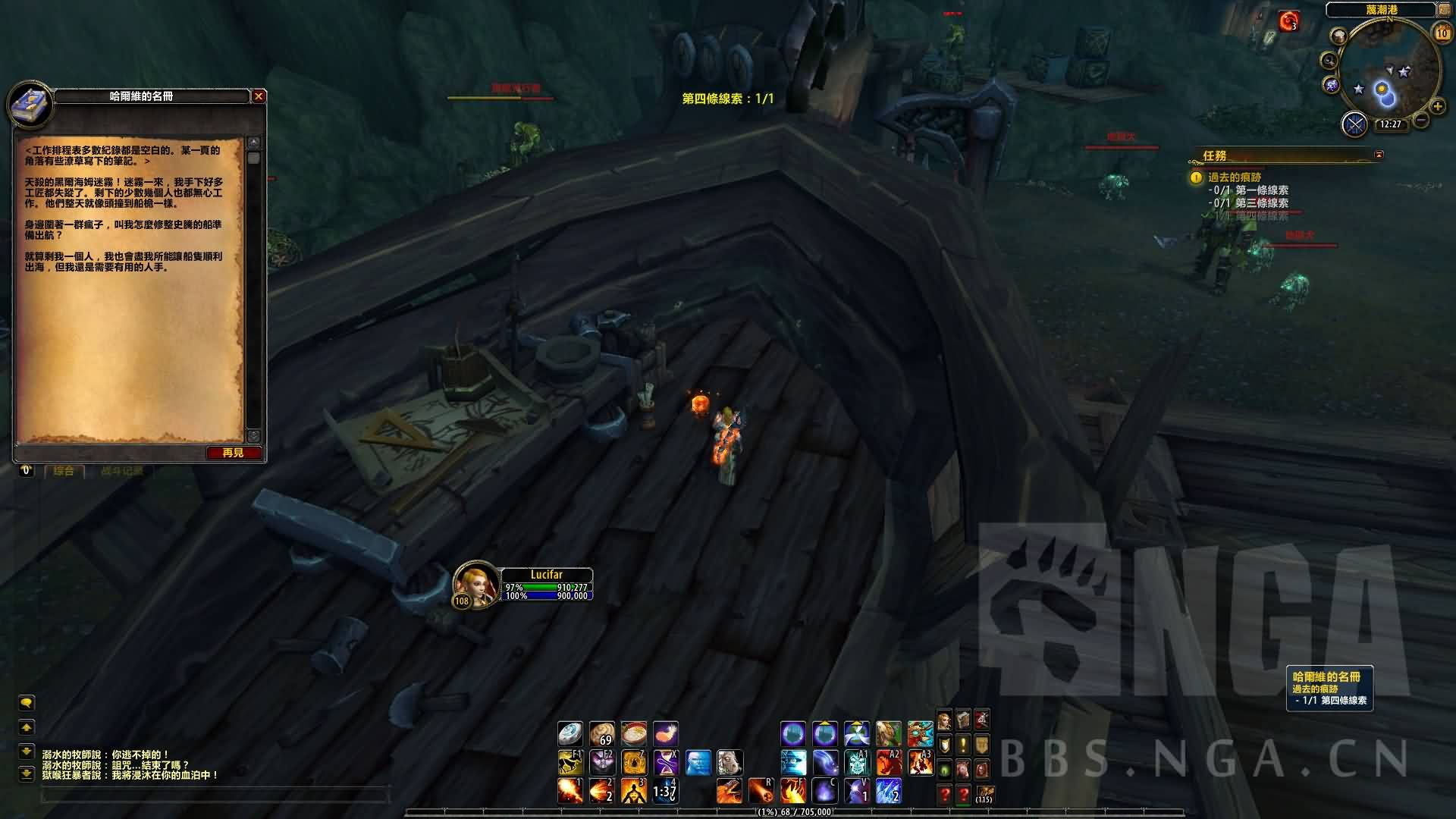Open the calendar showing day 10

(1442, 33)
